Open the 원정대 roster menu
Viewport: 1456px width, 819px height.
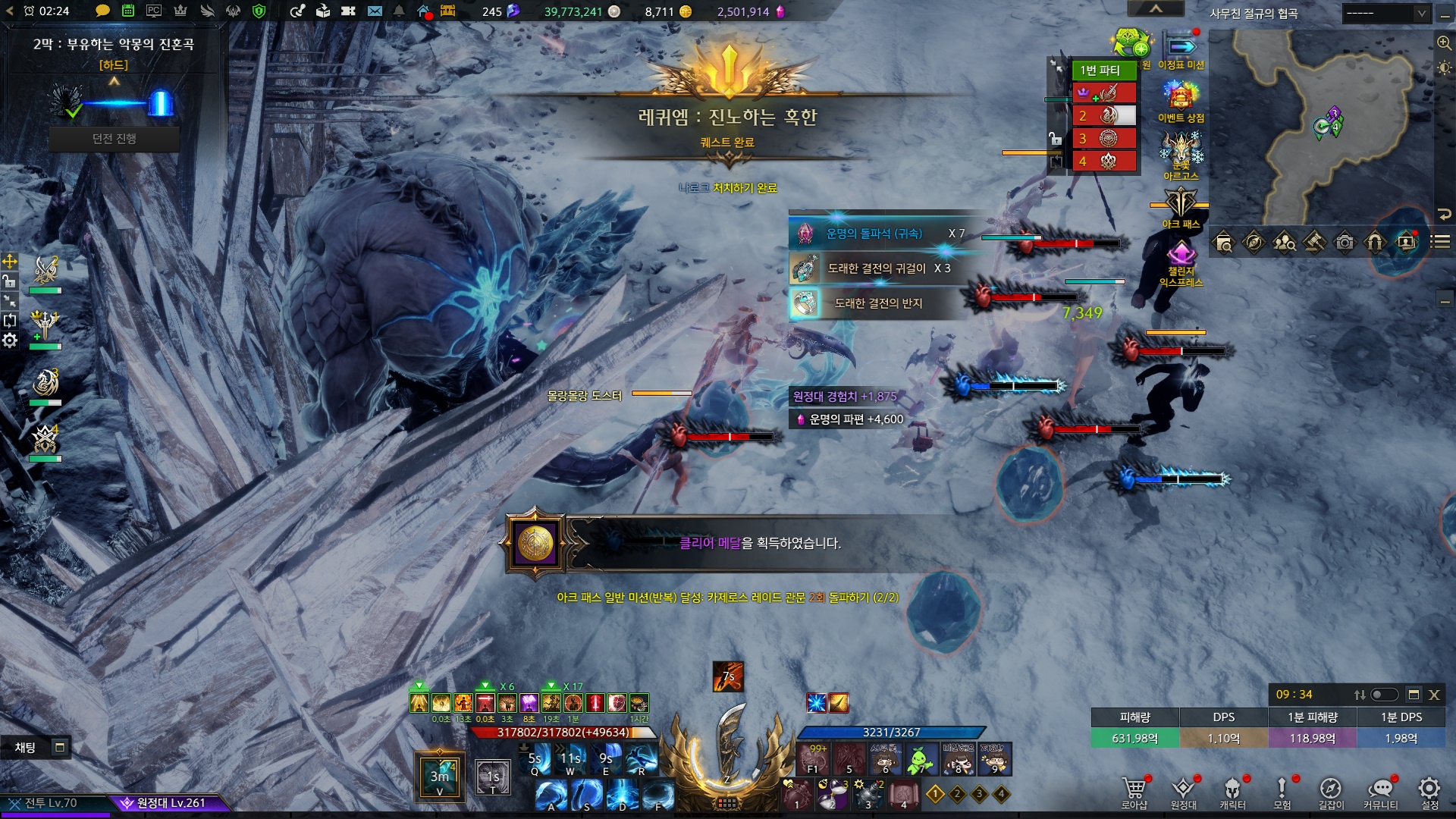pyautogui.click(x=1183, y=791)
